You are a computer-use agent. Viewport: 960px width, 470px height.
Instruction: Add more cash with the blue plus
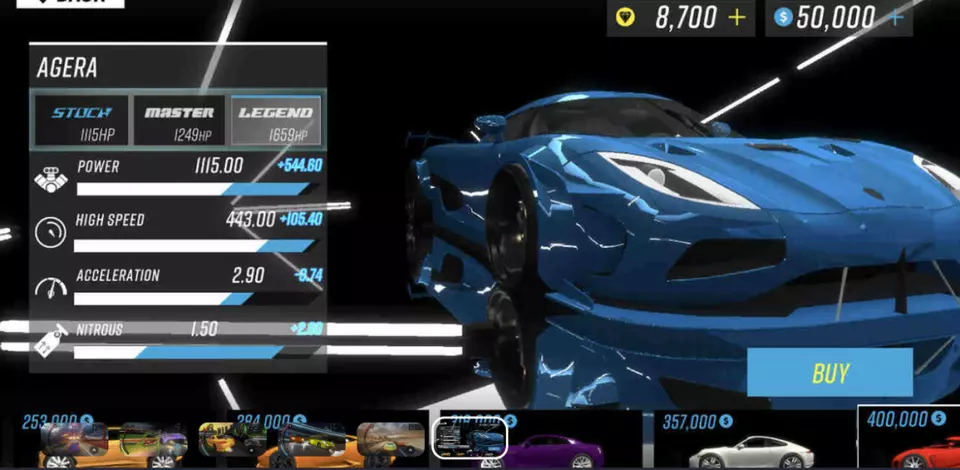point(895,18)
